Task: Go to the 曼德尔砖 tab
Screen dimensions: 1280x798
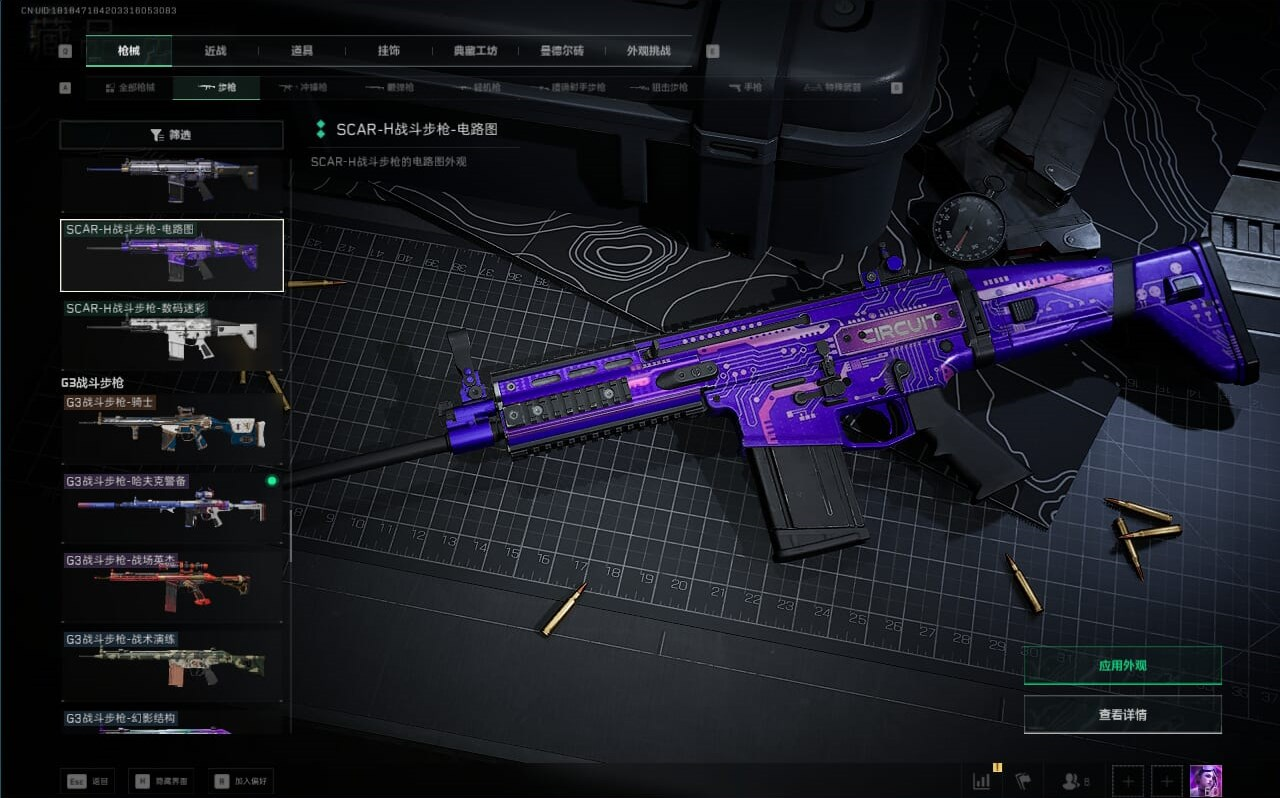Action: [562, 51]
